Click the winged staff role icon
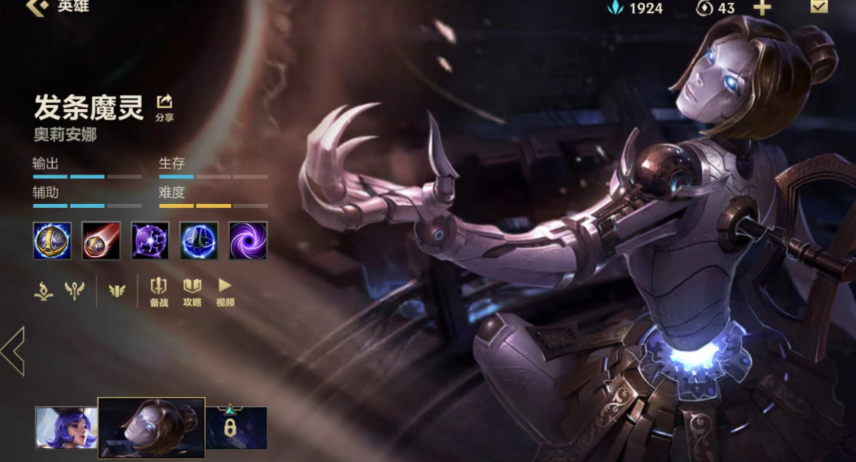 (73, 290)
